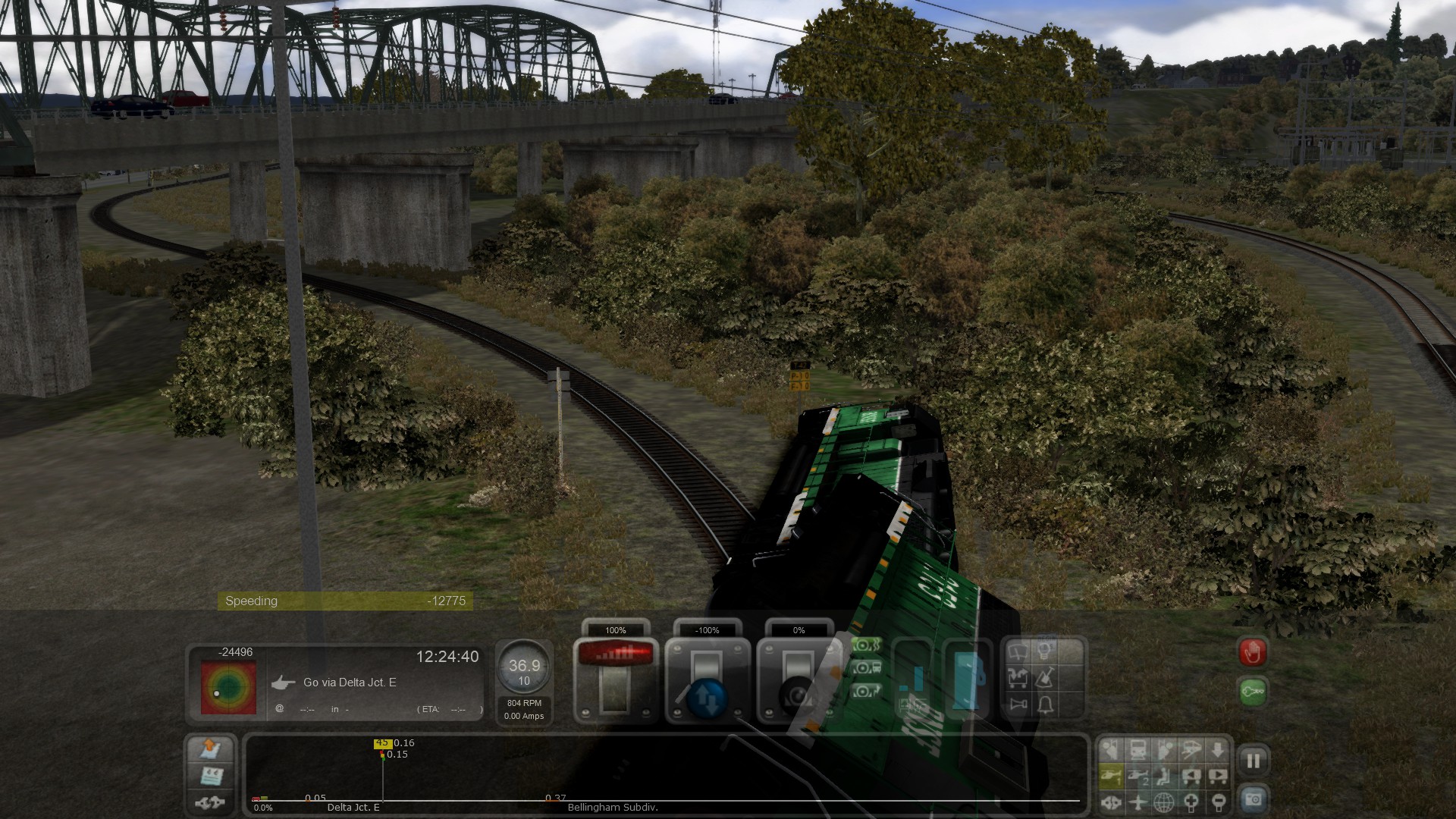Image resolution: width=1456 pixels, height=819 pixels.
Task: Zoom in with the plus magnifier icon
Action: click(x=1191, y=802)
